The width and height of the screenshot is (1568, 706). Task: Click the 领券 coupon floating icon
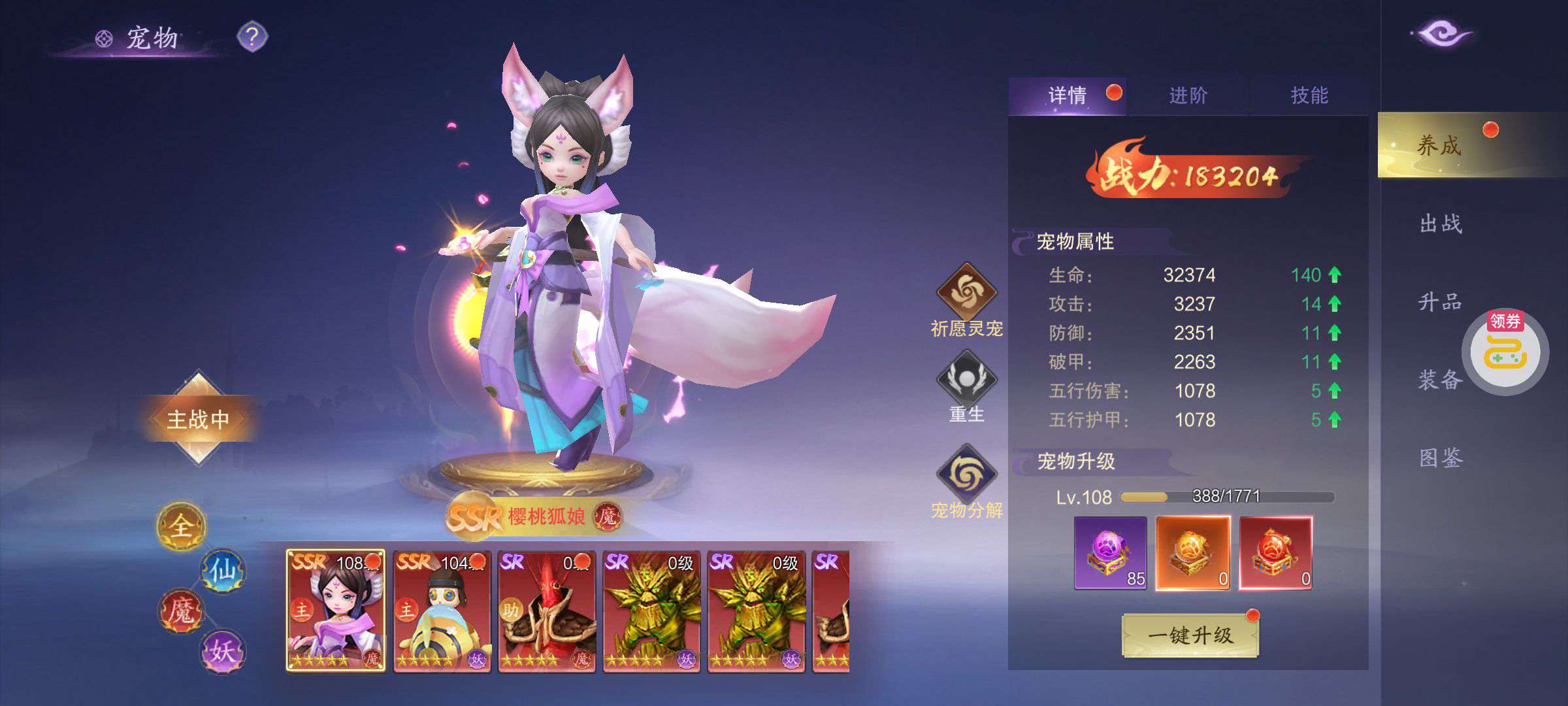[x=1505, y=352]
